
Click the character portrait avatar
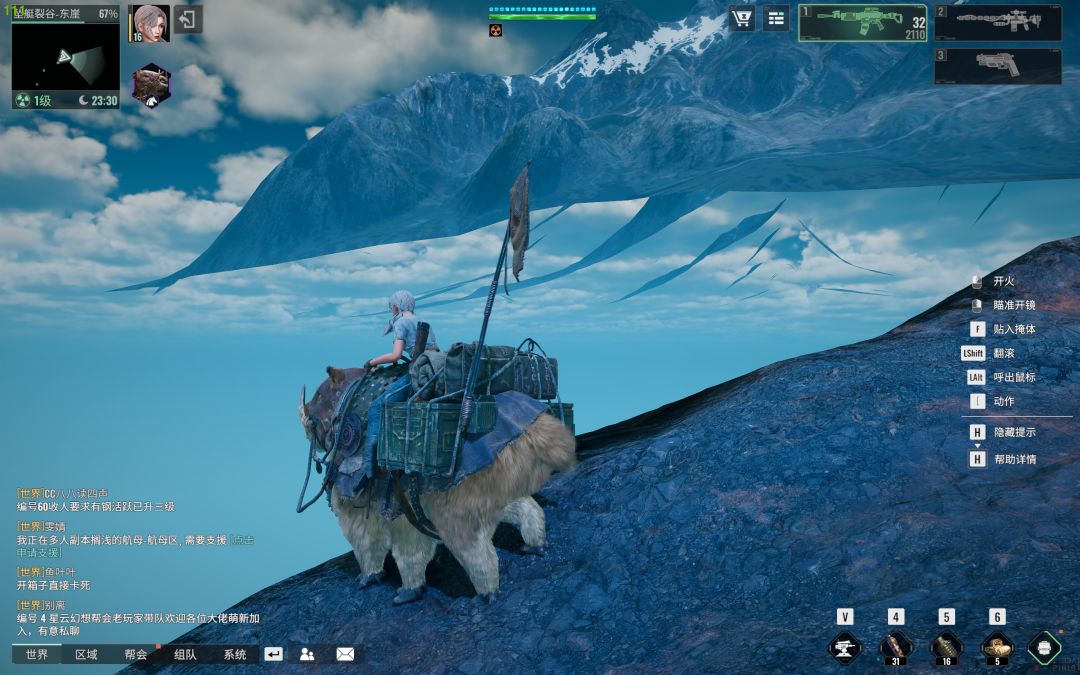coord(150,23)
